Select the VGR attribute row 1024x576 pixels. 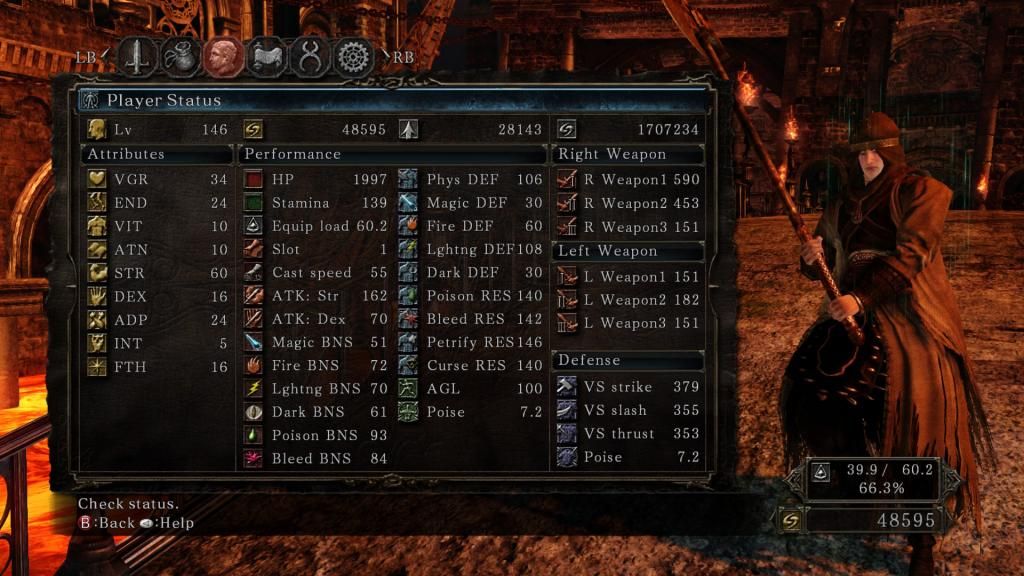tap(157, 180)
